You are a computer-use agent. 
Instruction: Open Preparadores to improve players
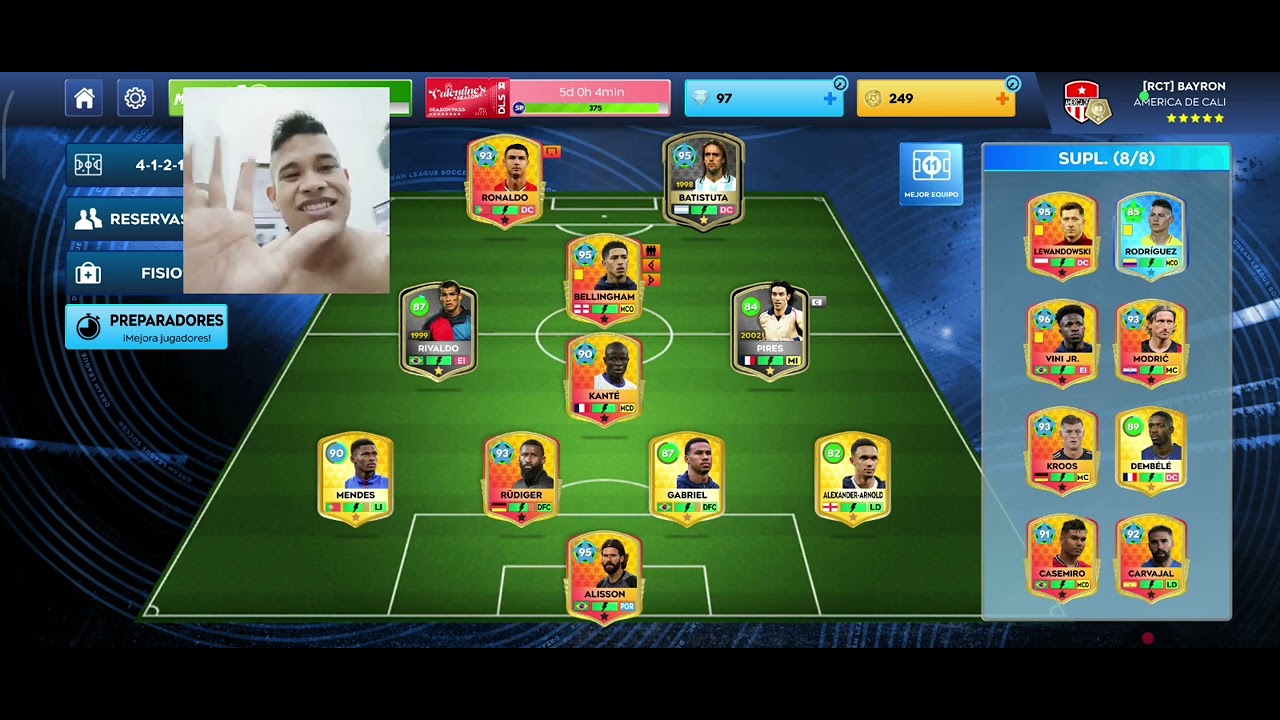click(146, 326)
